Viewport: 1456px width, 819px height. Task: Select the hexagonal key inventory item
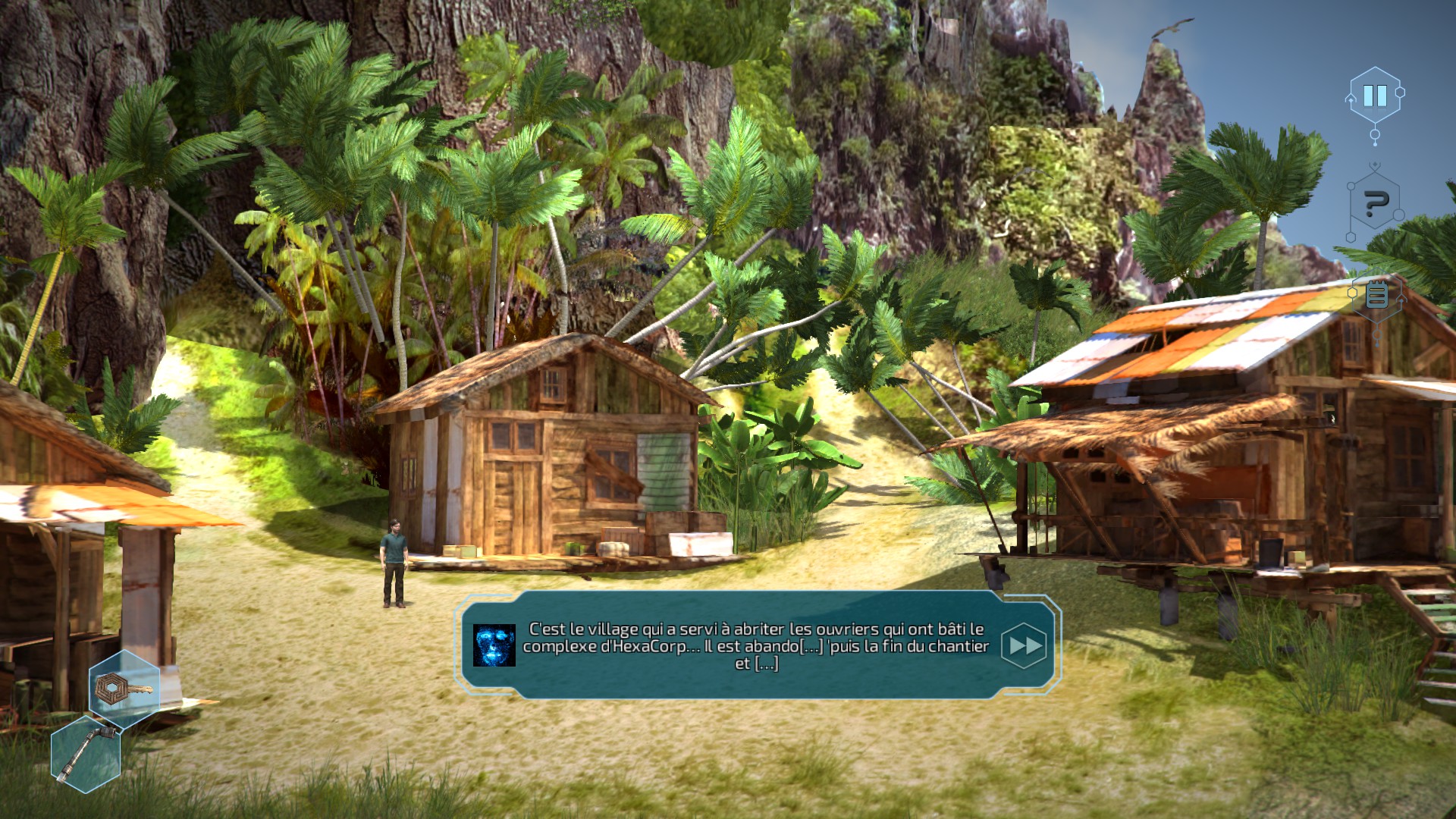click(124, 689)
